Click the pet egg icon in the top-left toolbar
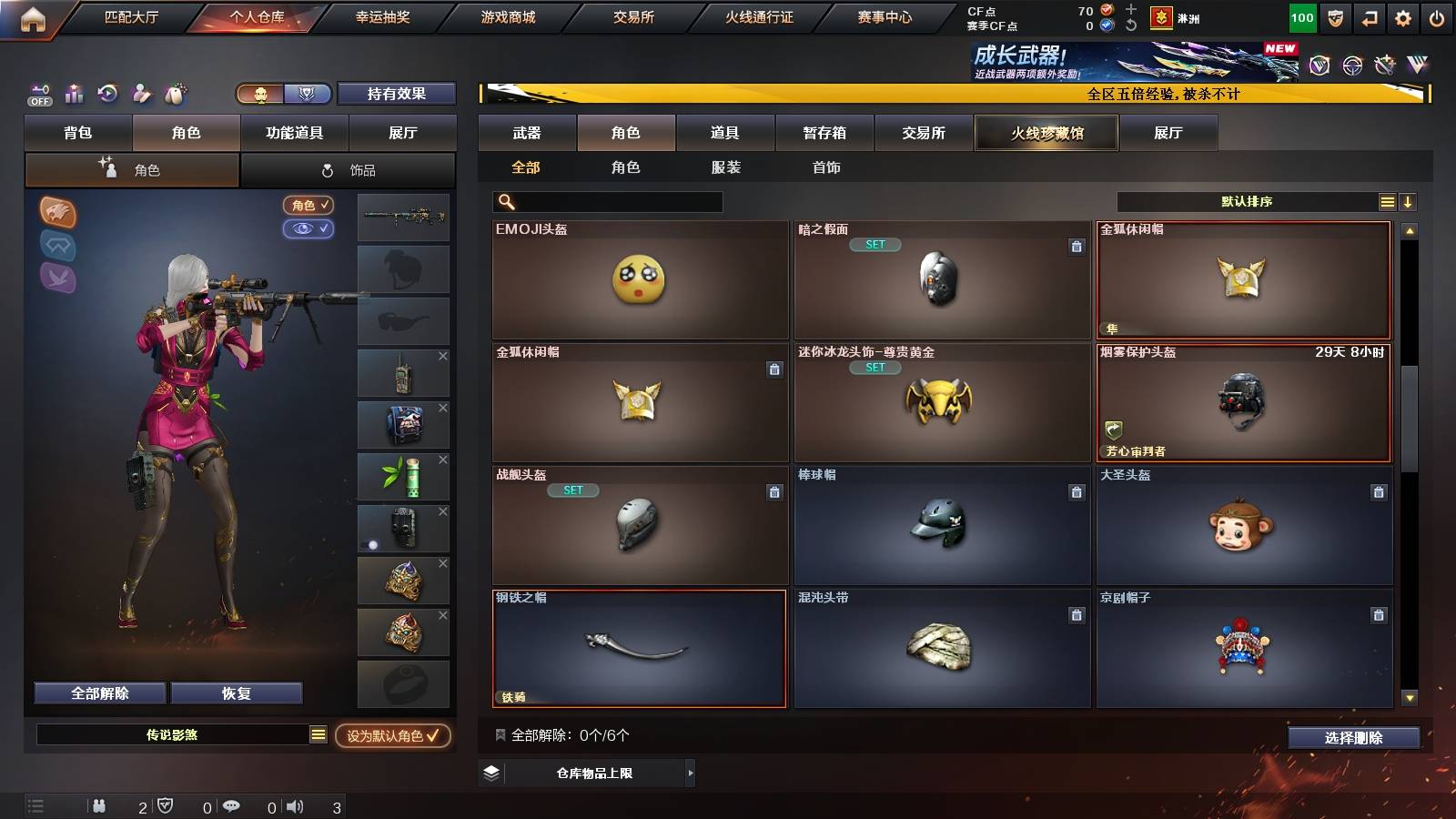1456x819 pixels. pos(174,92)
